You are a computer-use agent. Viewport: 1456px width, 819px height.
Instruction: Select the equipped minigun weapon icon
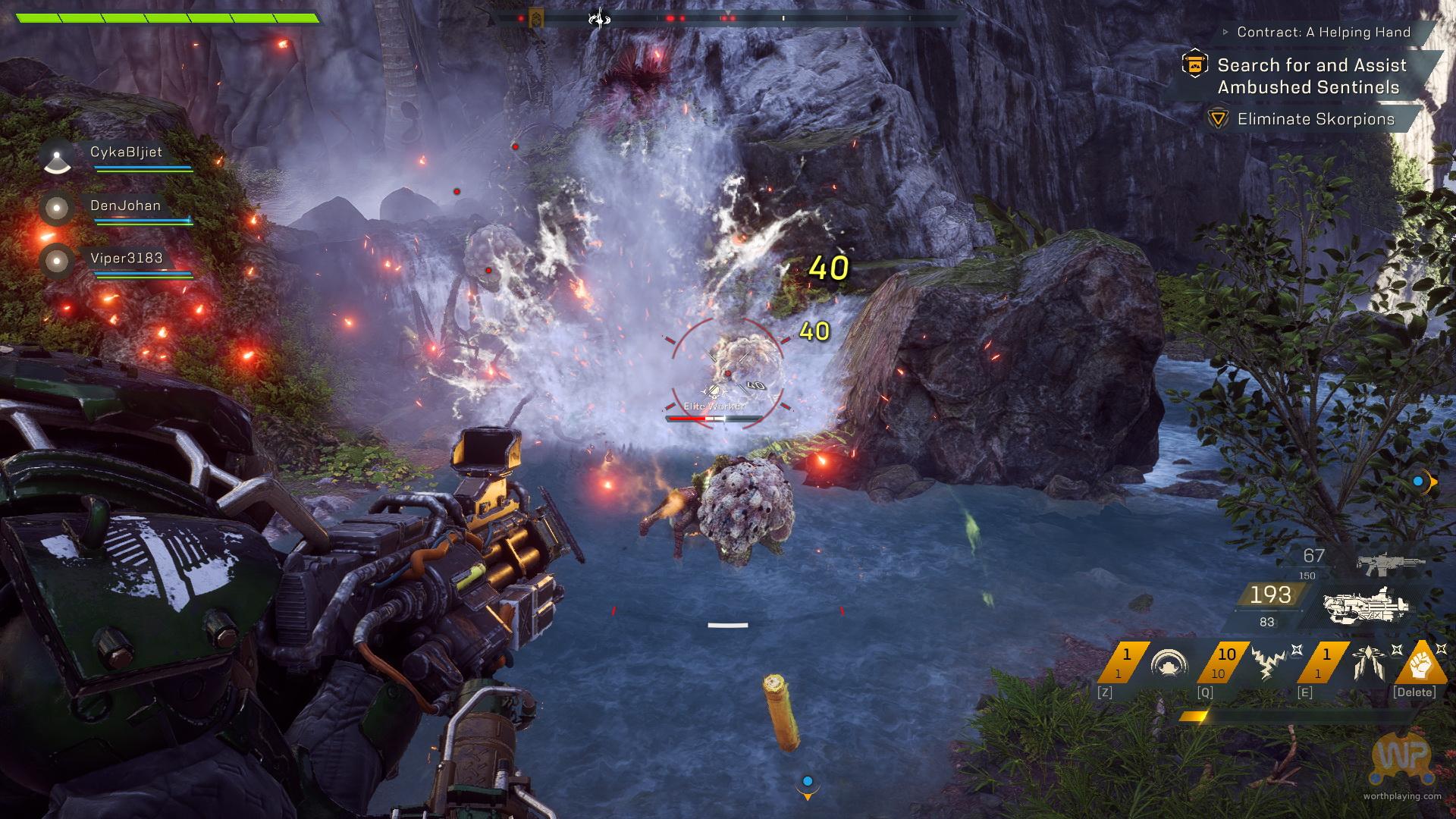tap(1367, 605)
